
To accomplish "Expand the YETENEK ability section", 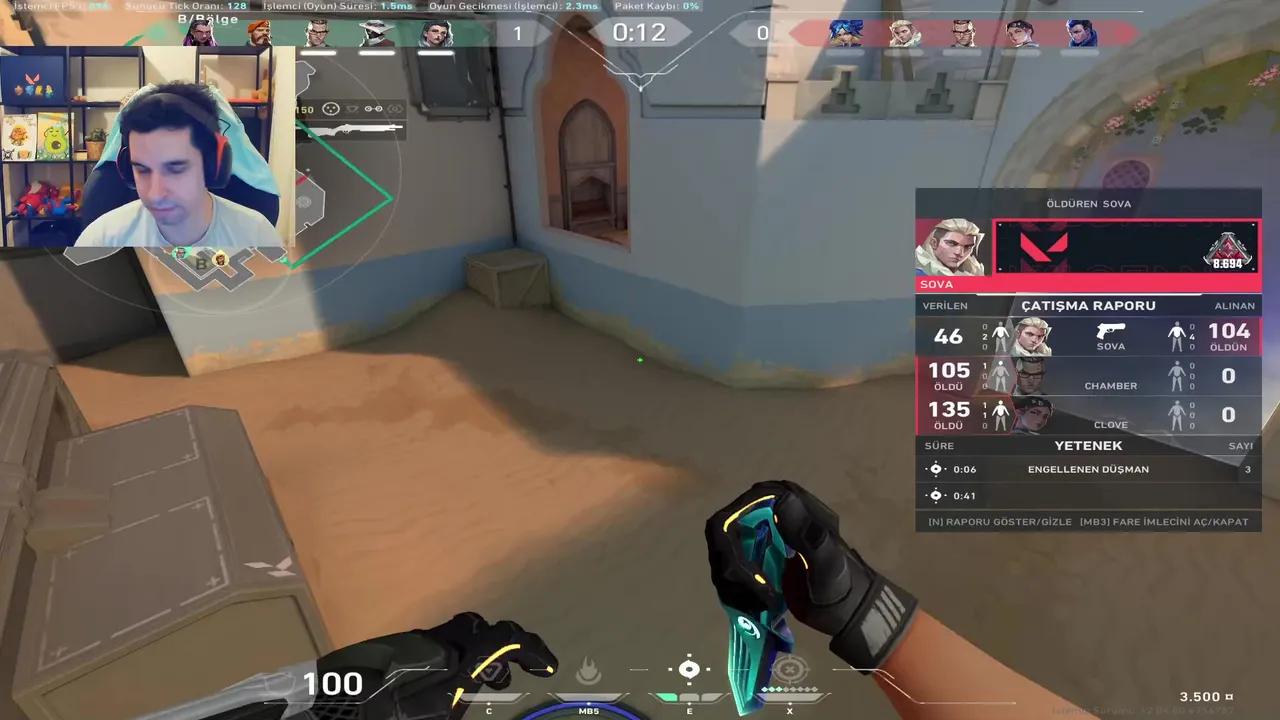I will [x=1088, y=445].
